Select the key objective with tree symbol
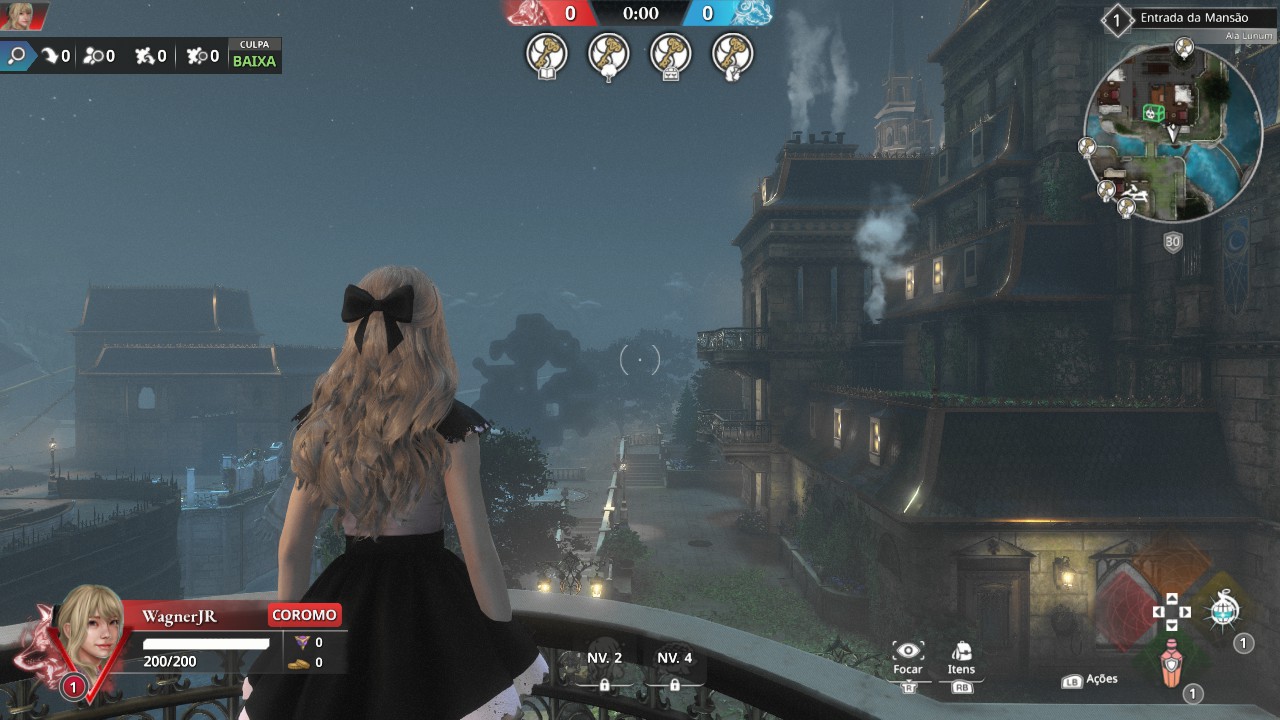 tap(609, 55)
